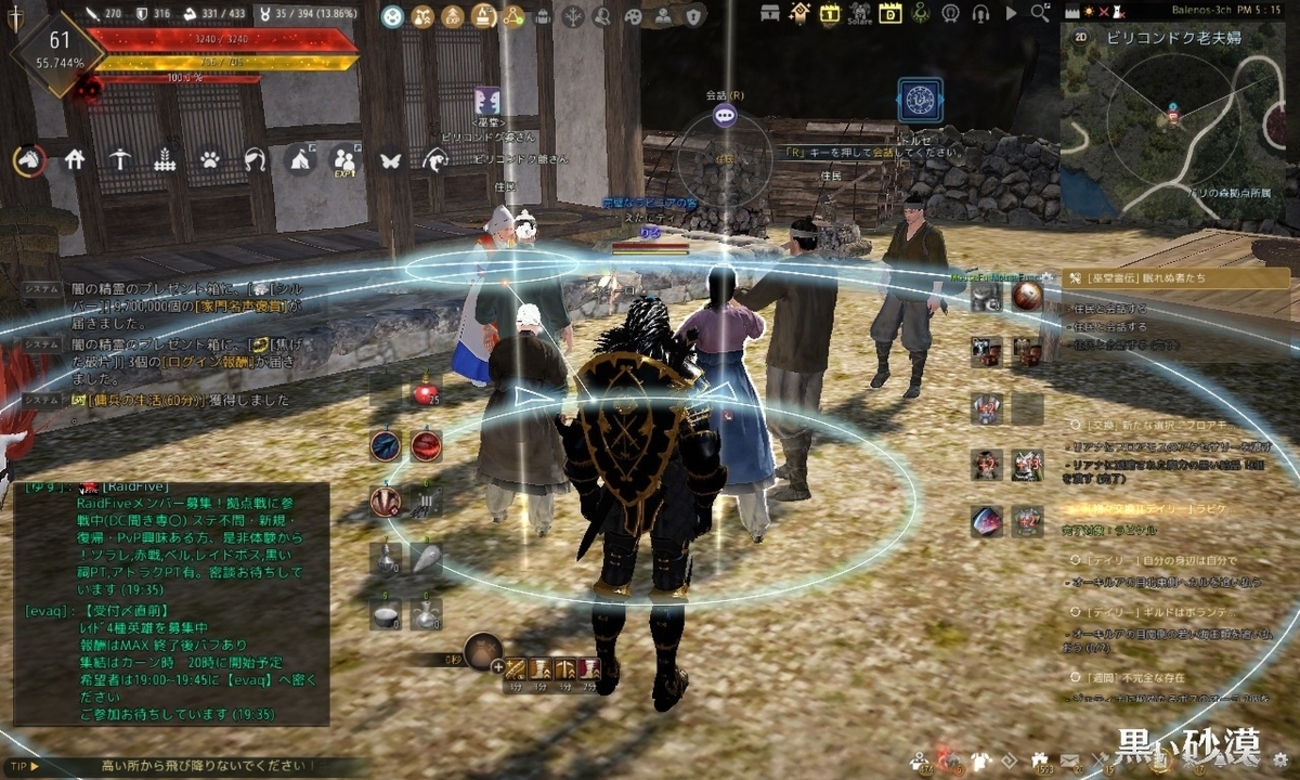Click the paint palette icon
This screenshot has height=780, width=1300.
pos(632,16)
